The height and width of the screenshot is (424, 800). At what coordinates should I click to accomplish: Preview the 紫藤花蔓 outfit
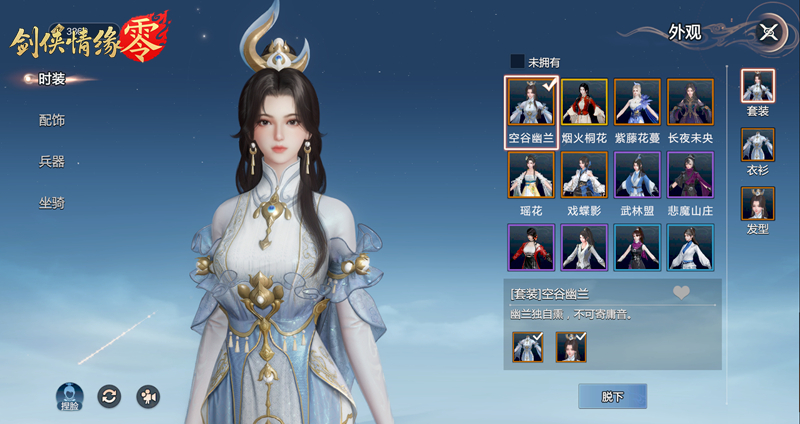click(x=637, y=103)
